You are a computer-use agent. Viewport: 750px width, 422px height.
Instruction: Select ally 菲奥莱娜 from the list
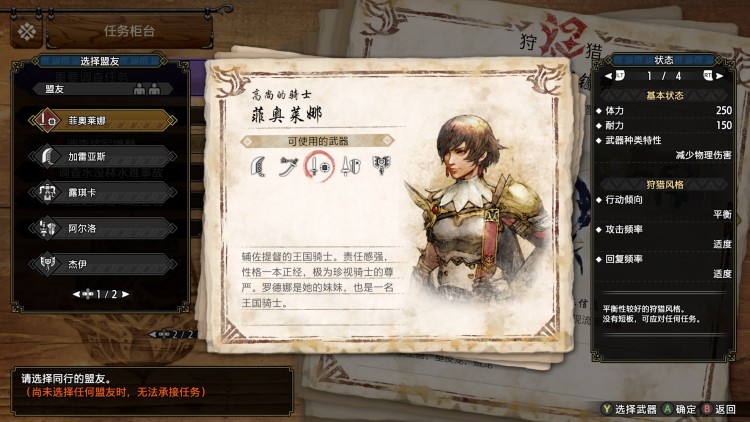(x=100, y=120)
